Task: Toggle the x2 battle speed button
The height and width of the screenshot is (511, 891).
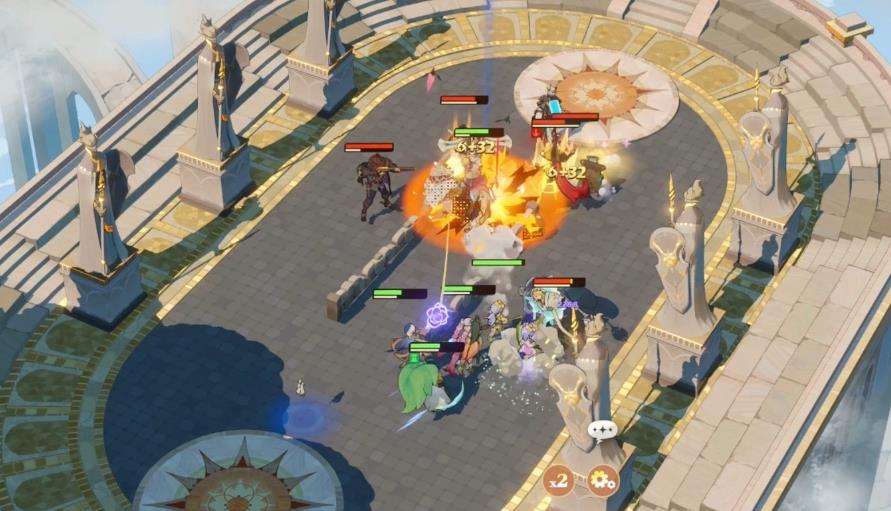Action: tap(558, 481)
